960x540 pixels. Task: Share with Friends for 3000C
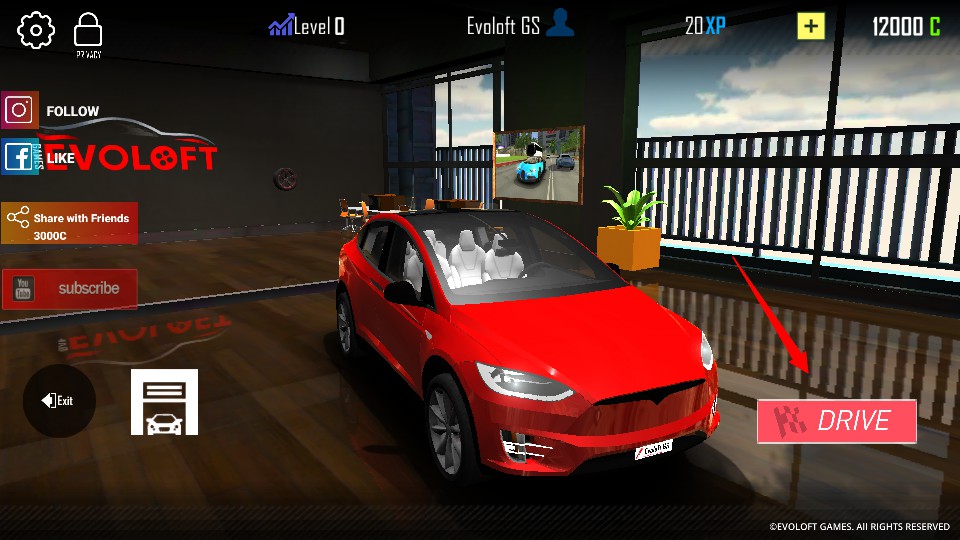point(69,223)
